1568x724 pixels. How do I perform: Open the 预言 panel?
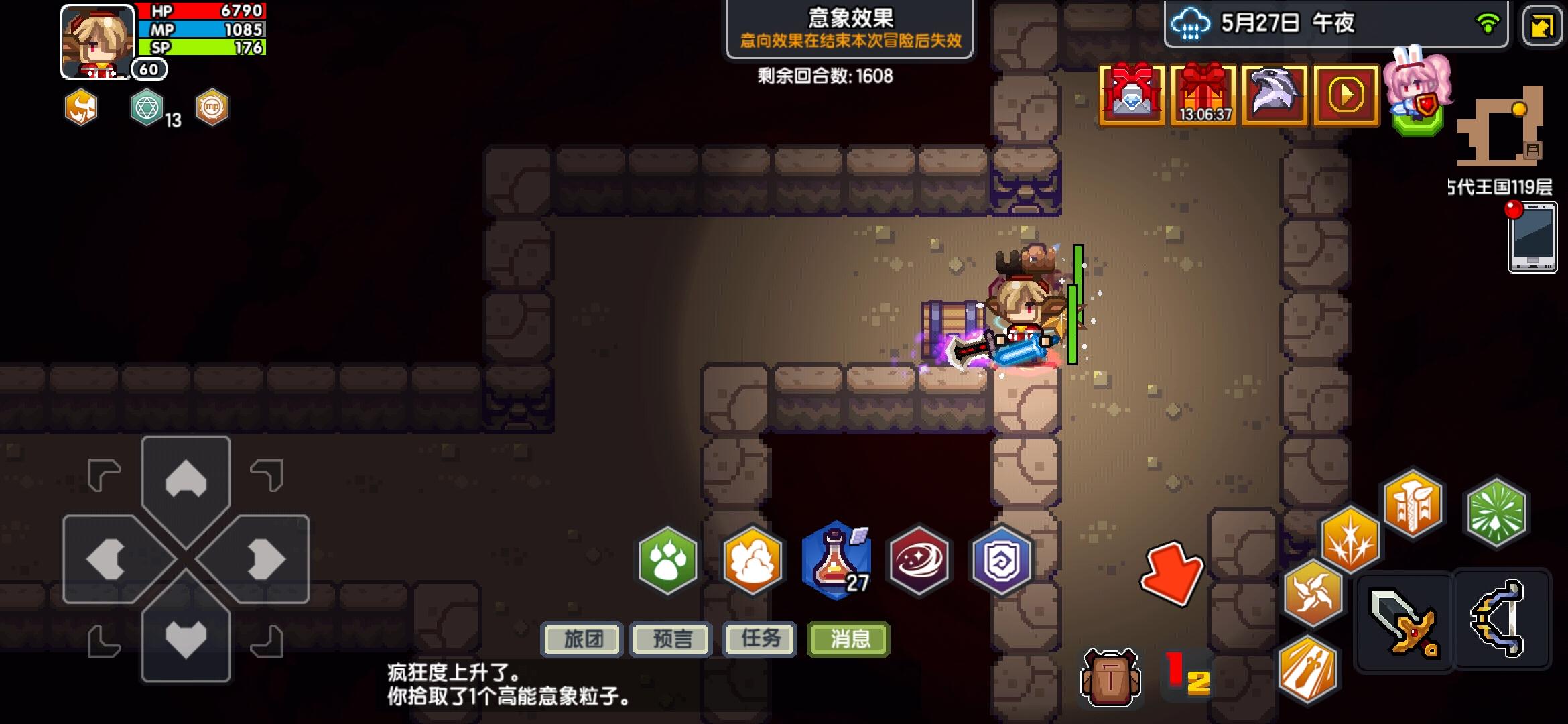pos(670,640)
